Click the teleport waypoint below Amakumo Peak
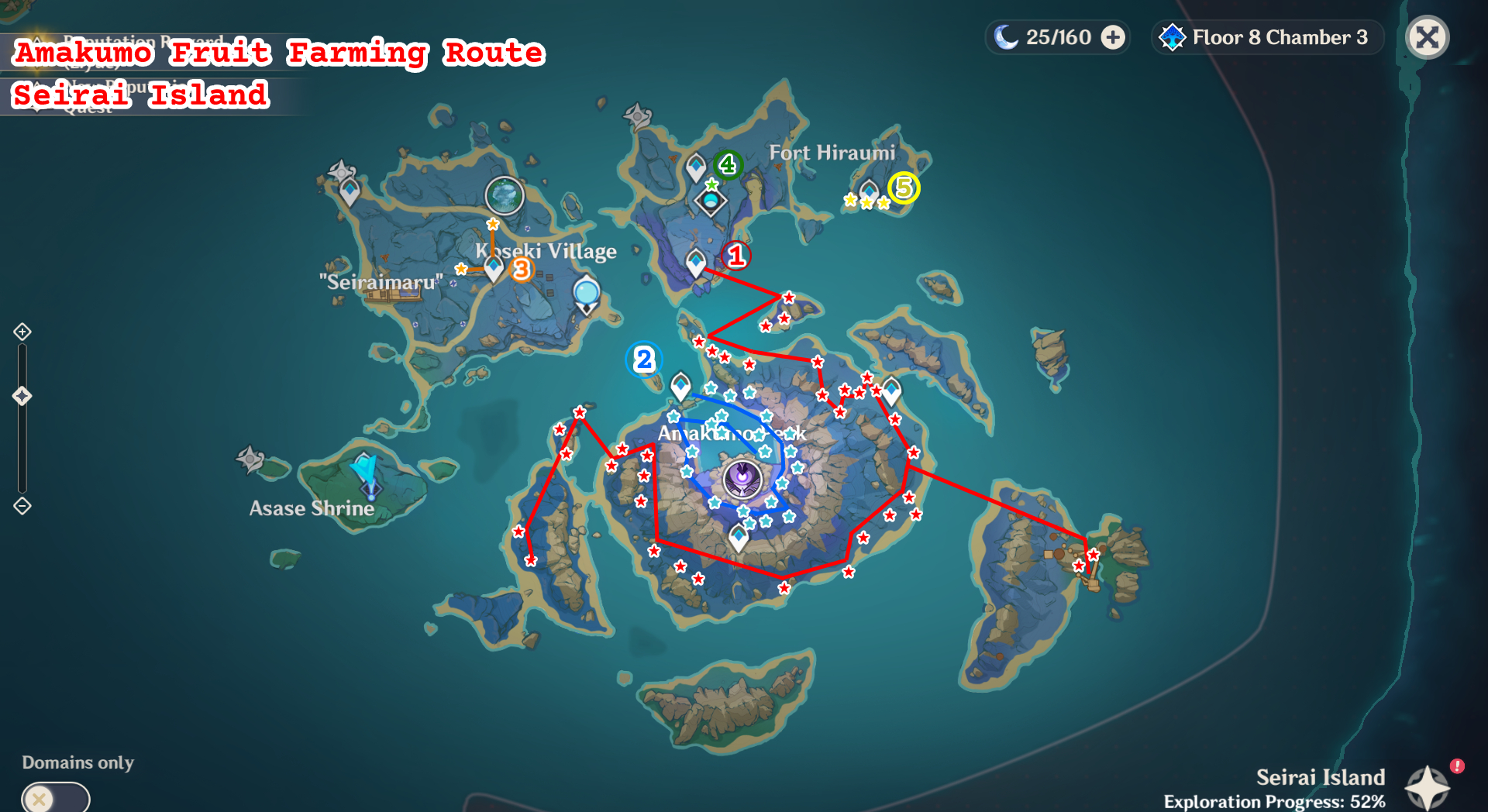Screen dimensions: 1488x812 pos(738,536)
